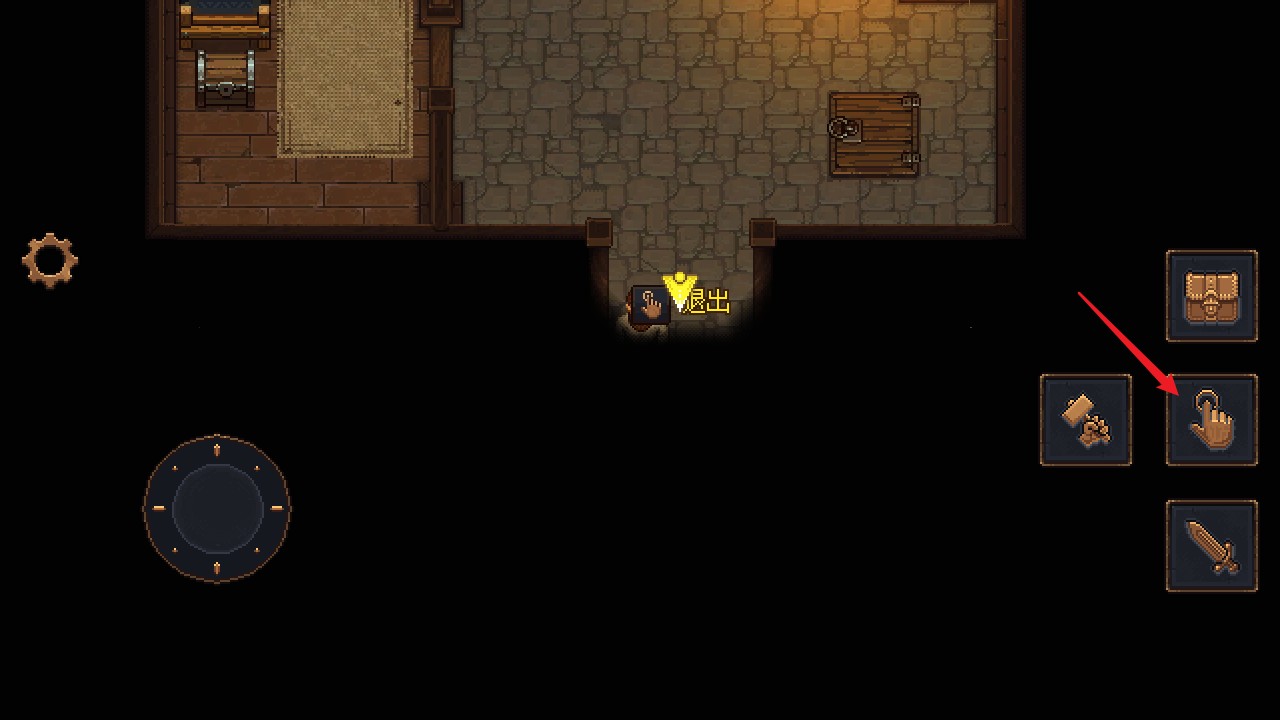The height and width of the screenshot is (720, 1280).
Task: Tap the hand interact button
Action: [1211, 420]
